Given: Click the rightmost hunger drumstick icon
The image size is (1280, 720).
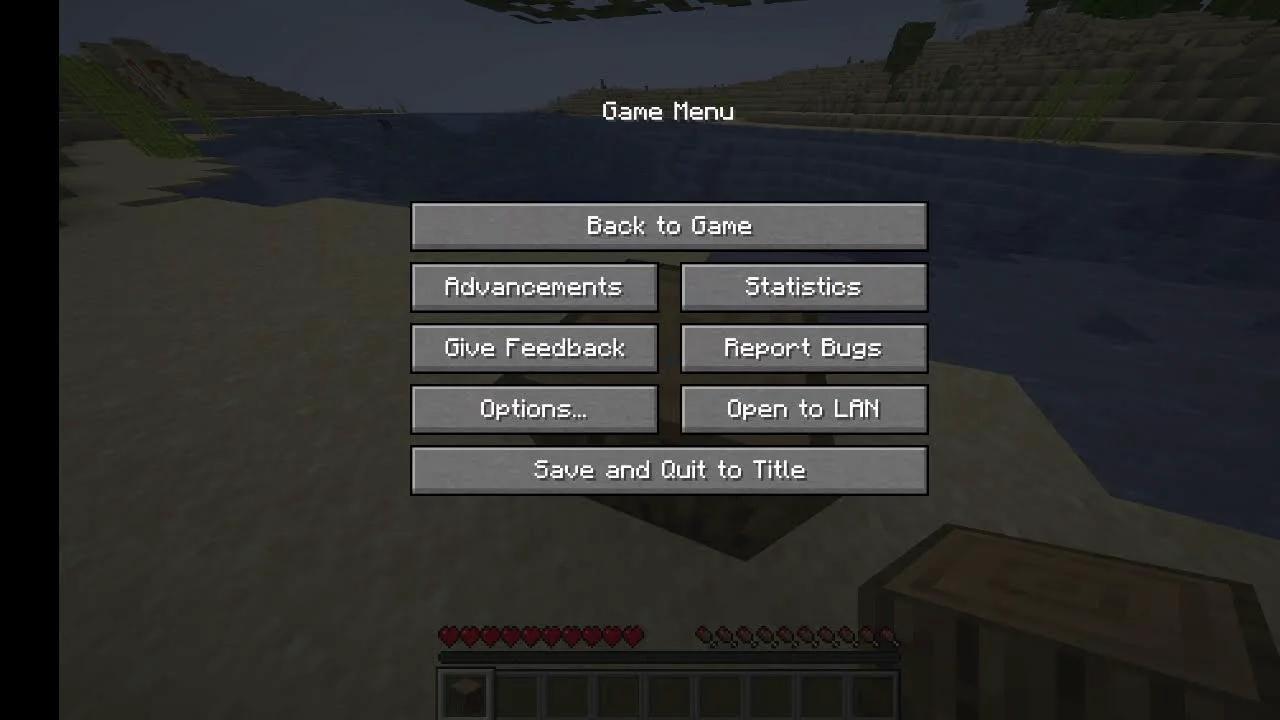Looking at the screenshot, I should coord(885,635).
